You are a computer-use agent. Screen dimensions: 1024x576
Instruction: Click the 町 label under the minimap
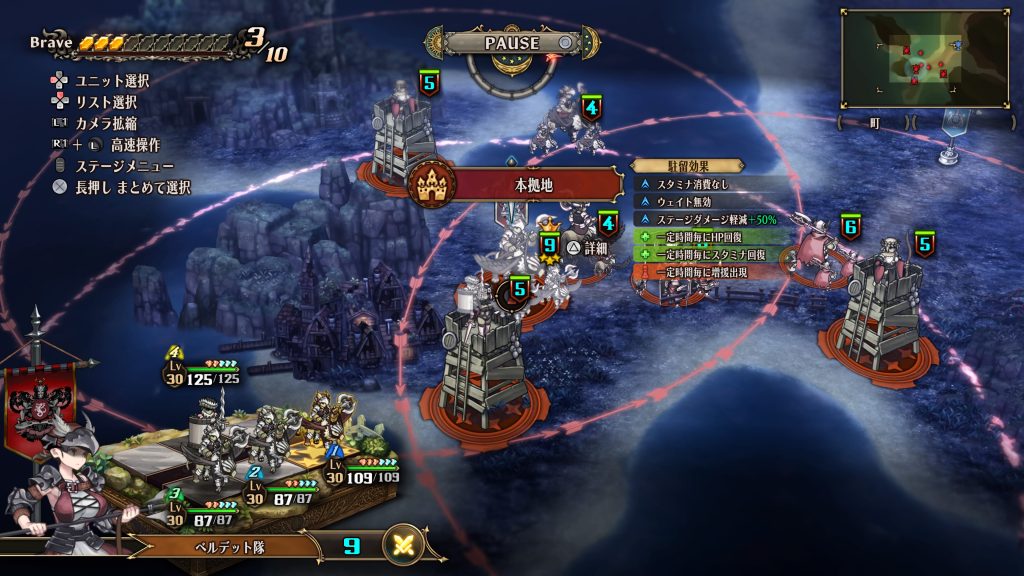click(x=874, y=122)
